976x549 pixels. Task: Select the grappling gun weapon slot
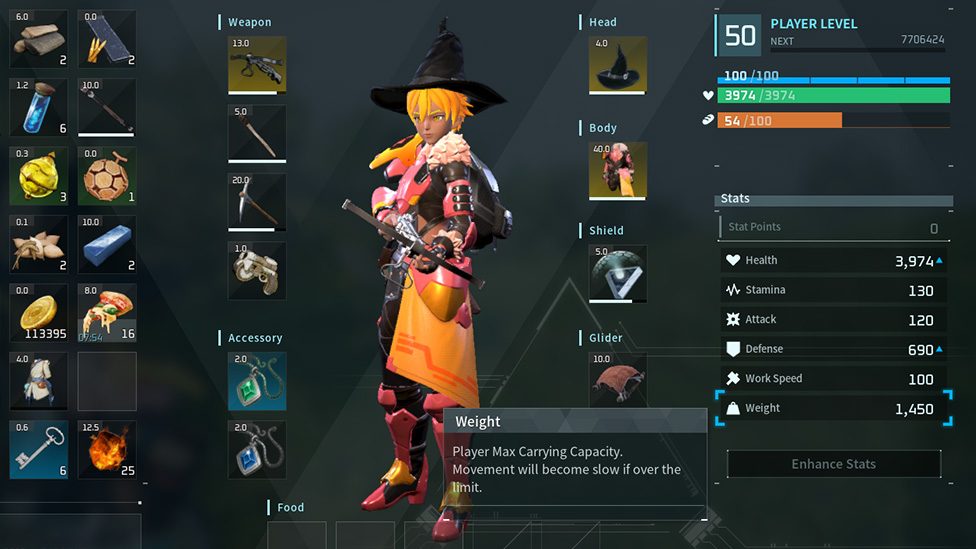[257, 270]
